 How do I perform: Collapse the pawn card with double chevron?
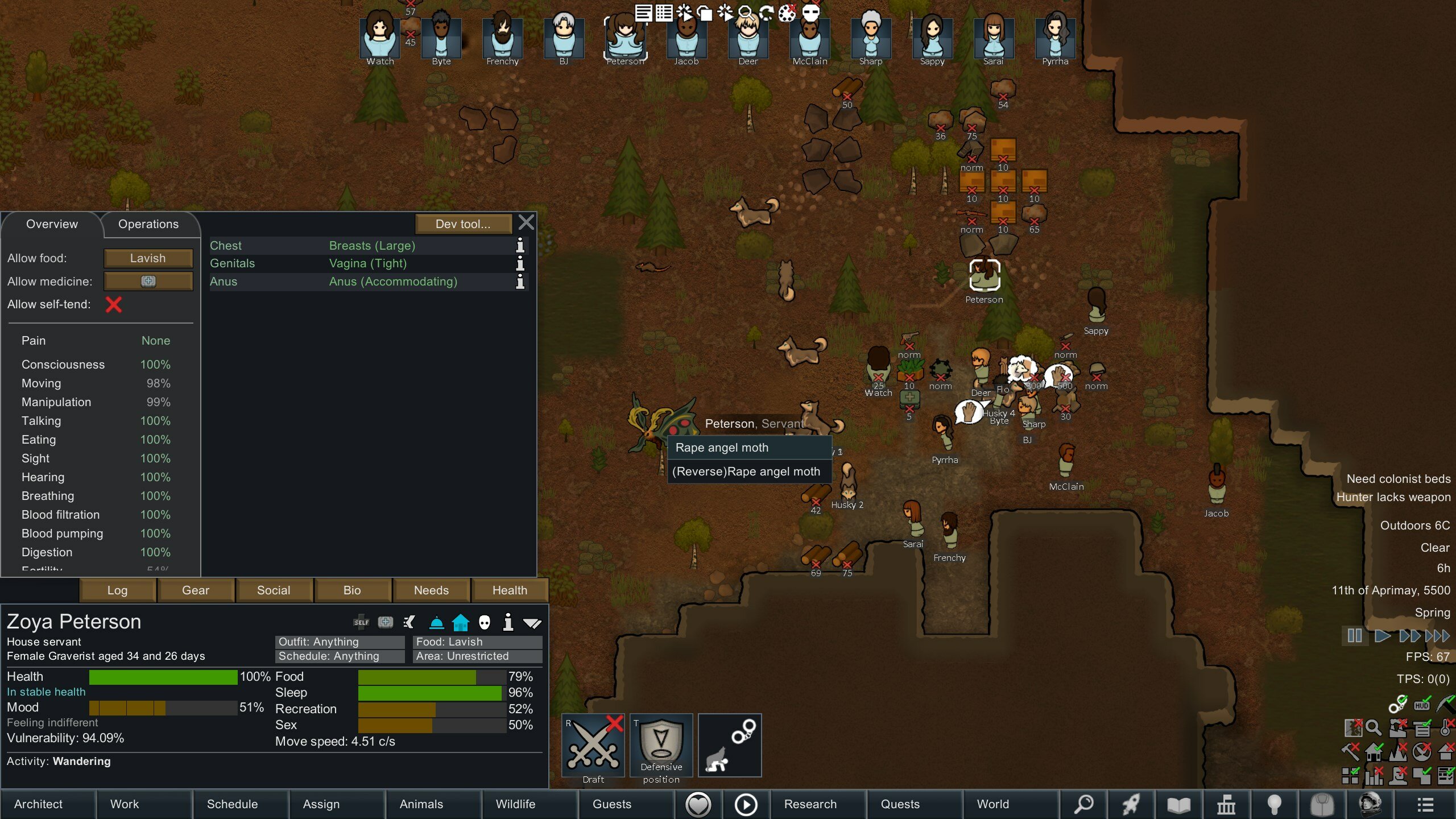coord(532,622)
